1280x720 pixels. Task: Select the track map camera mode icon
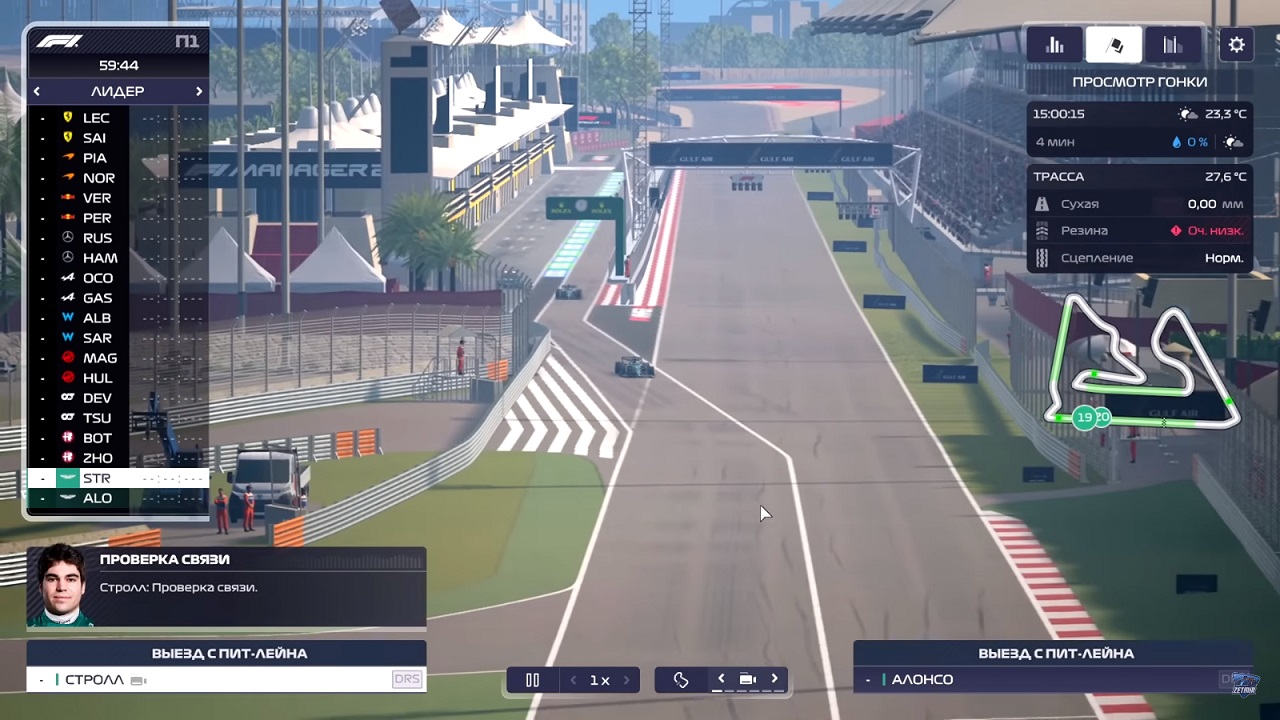pos(681,679)
